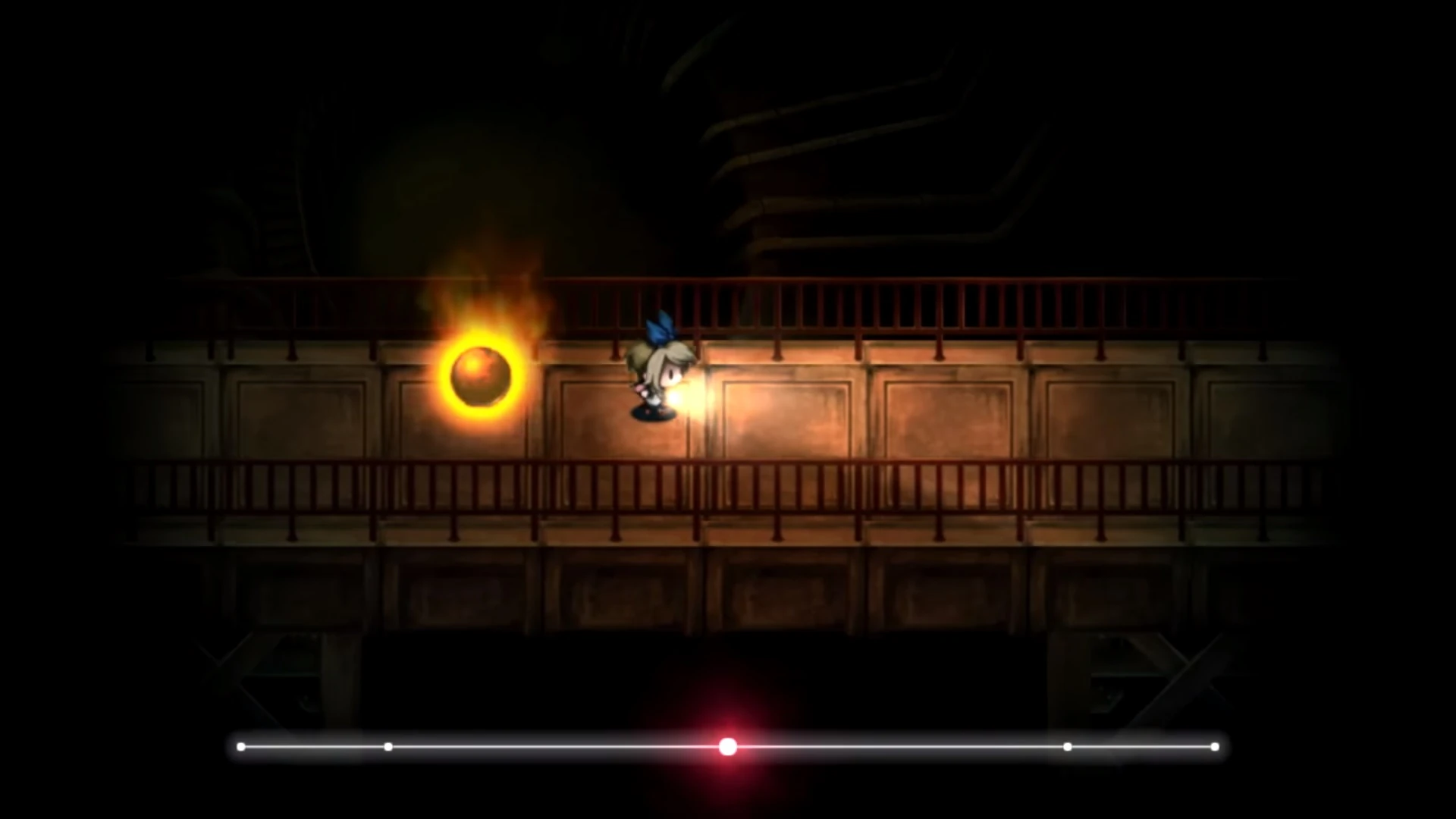Click the leftmost endpoint dot on the timeline
This screenshot has height=819, width=1456.
241,747
